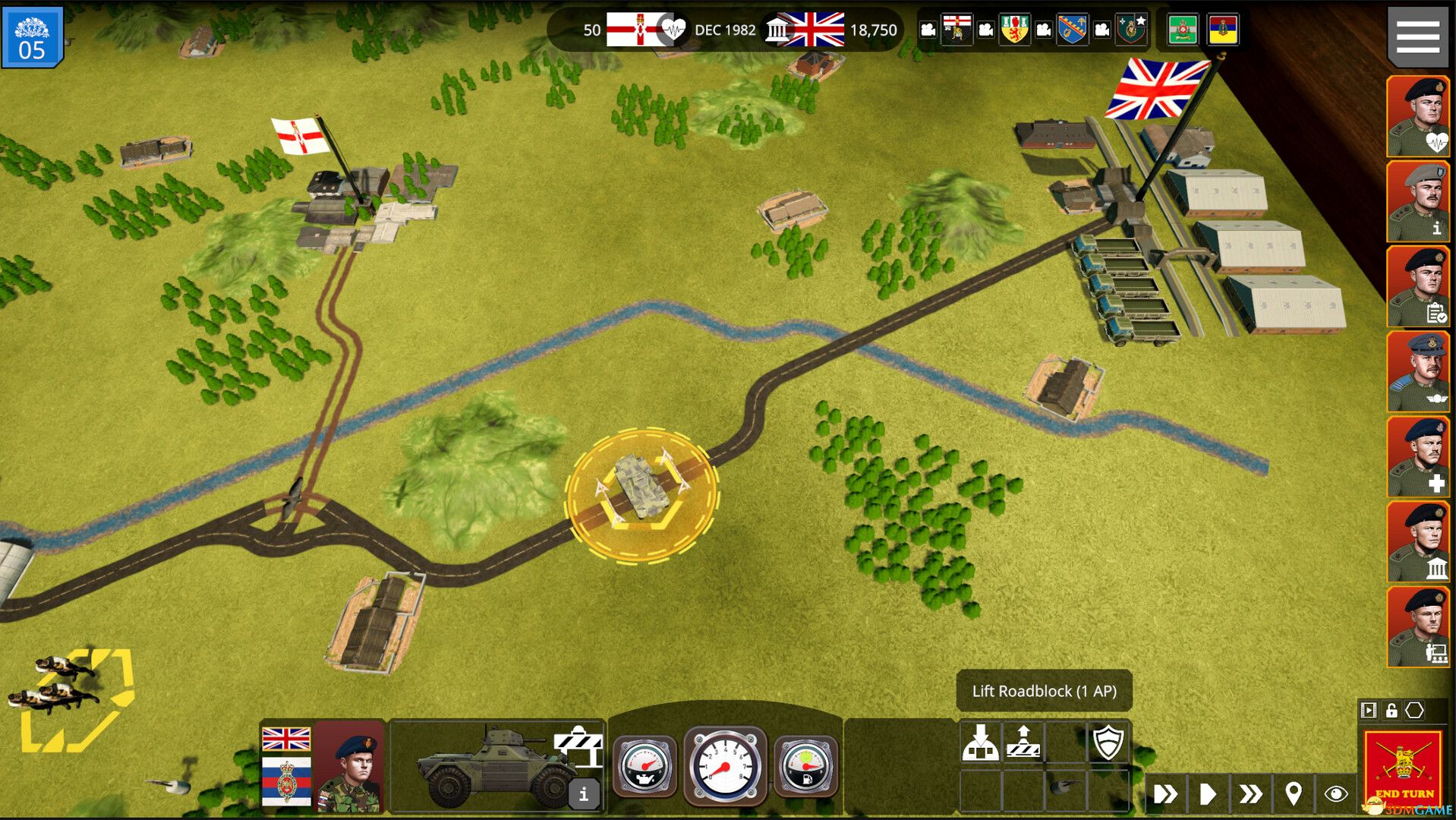Image resolution: width=1456 pixels, height=820 pixels.
Task: Click the turn counter badge showing 05
Action: (x=31, y=36)
